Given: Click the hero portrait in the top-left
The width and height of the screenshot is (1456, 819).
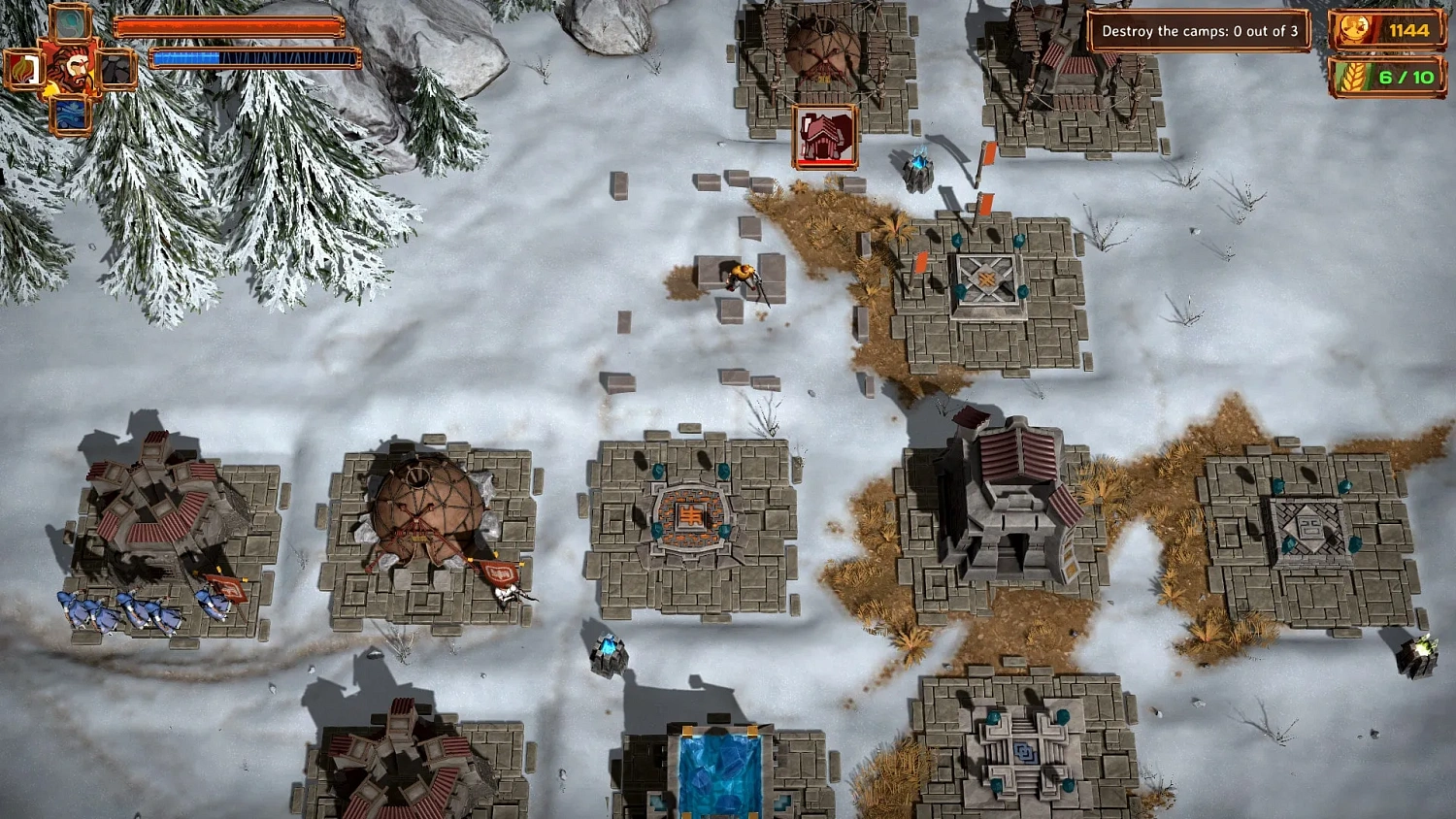Looking at the screenshot, I should pos(70,68).
